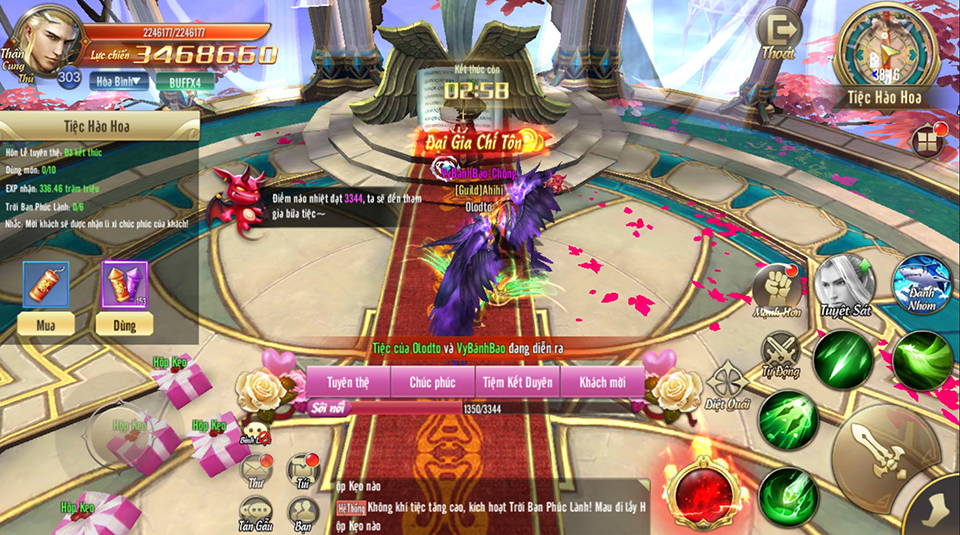Open the Hòa Bình mode dropdown
This screenshot has width=960, height=535.
(x=119, y=81)
